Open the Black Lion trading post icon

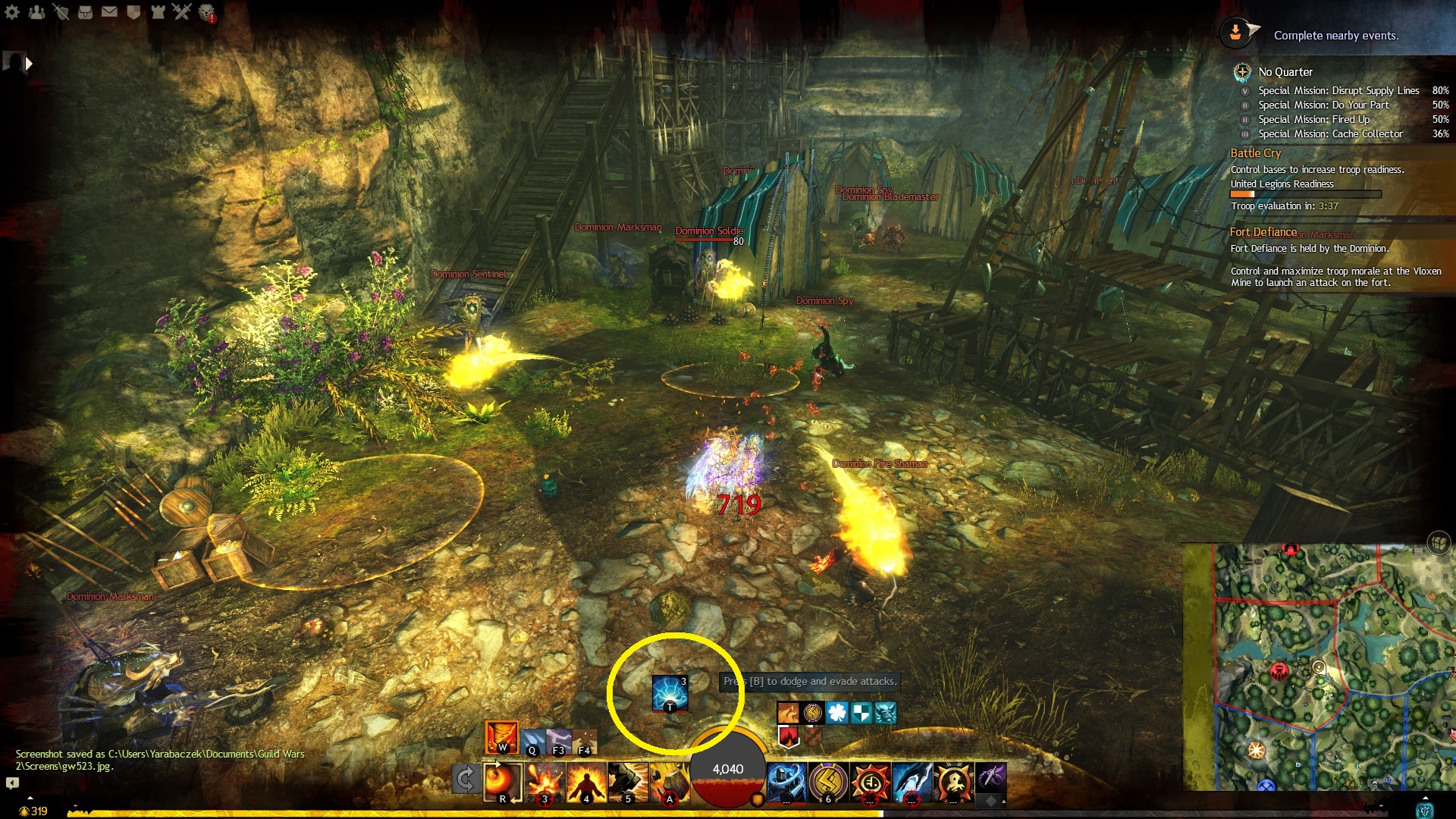pos(206,12)
